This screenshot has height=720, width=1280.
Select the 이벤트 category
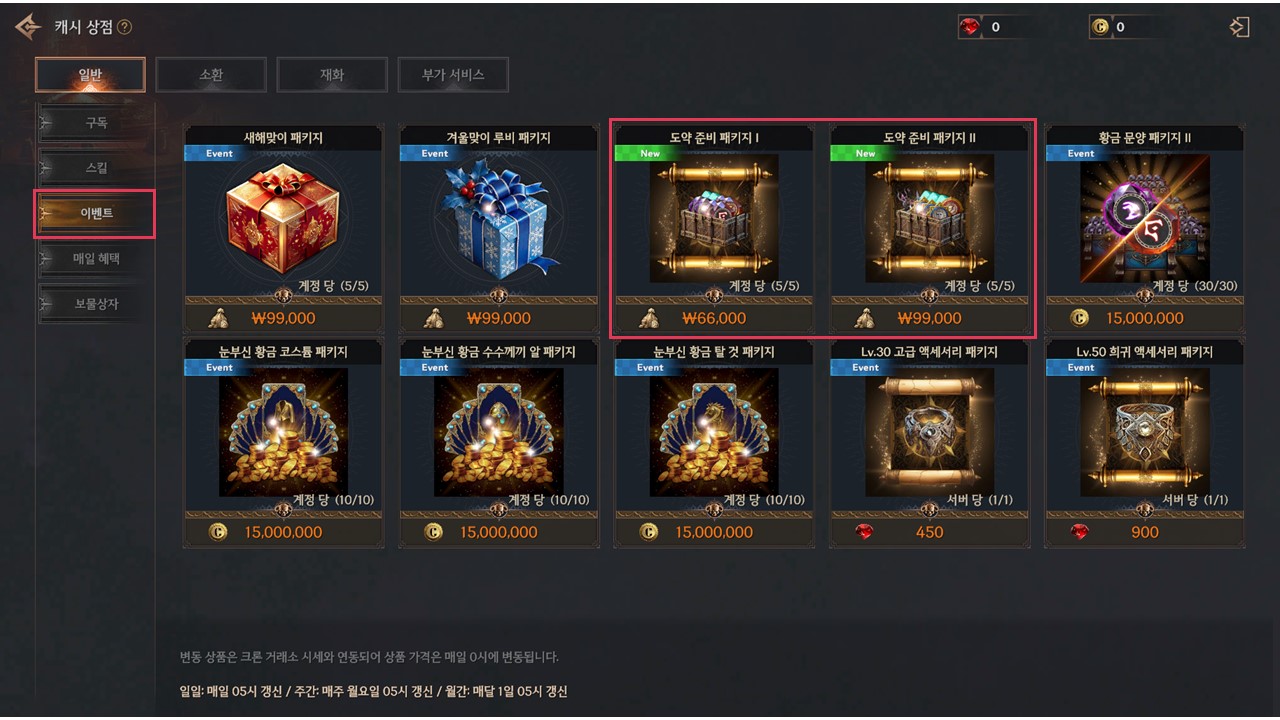95,214
